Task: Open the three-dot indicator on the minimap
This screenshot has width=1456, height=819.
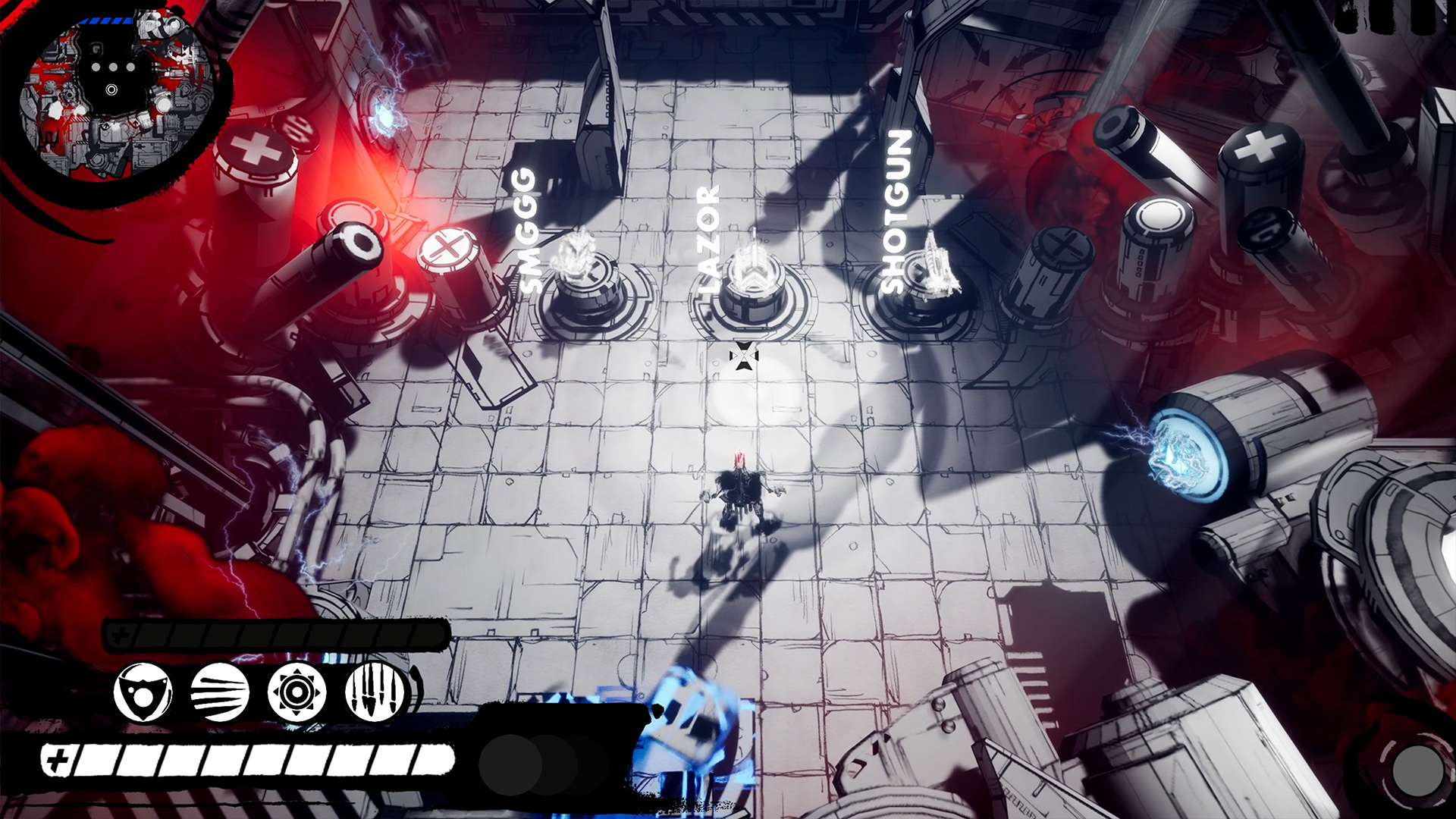Action: tap(115, 68)
